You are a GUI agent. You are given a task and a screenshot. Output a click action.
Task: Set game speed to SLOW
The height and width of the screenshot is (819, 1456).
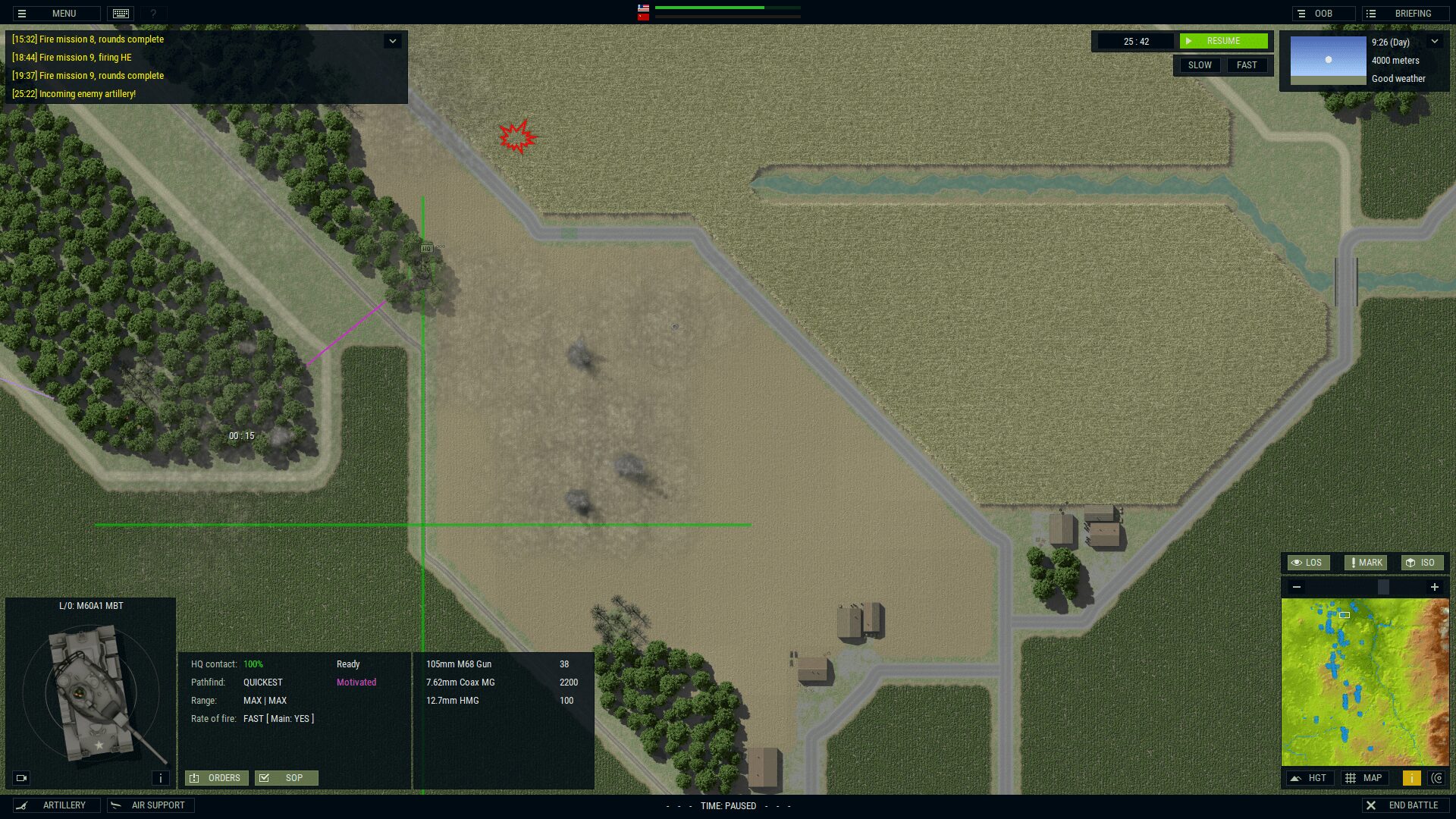click(x=1199, y=65)
